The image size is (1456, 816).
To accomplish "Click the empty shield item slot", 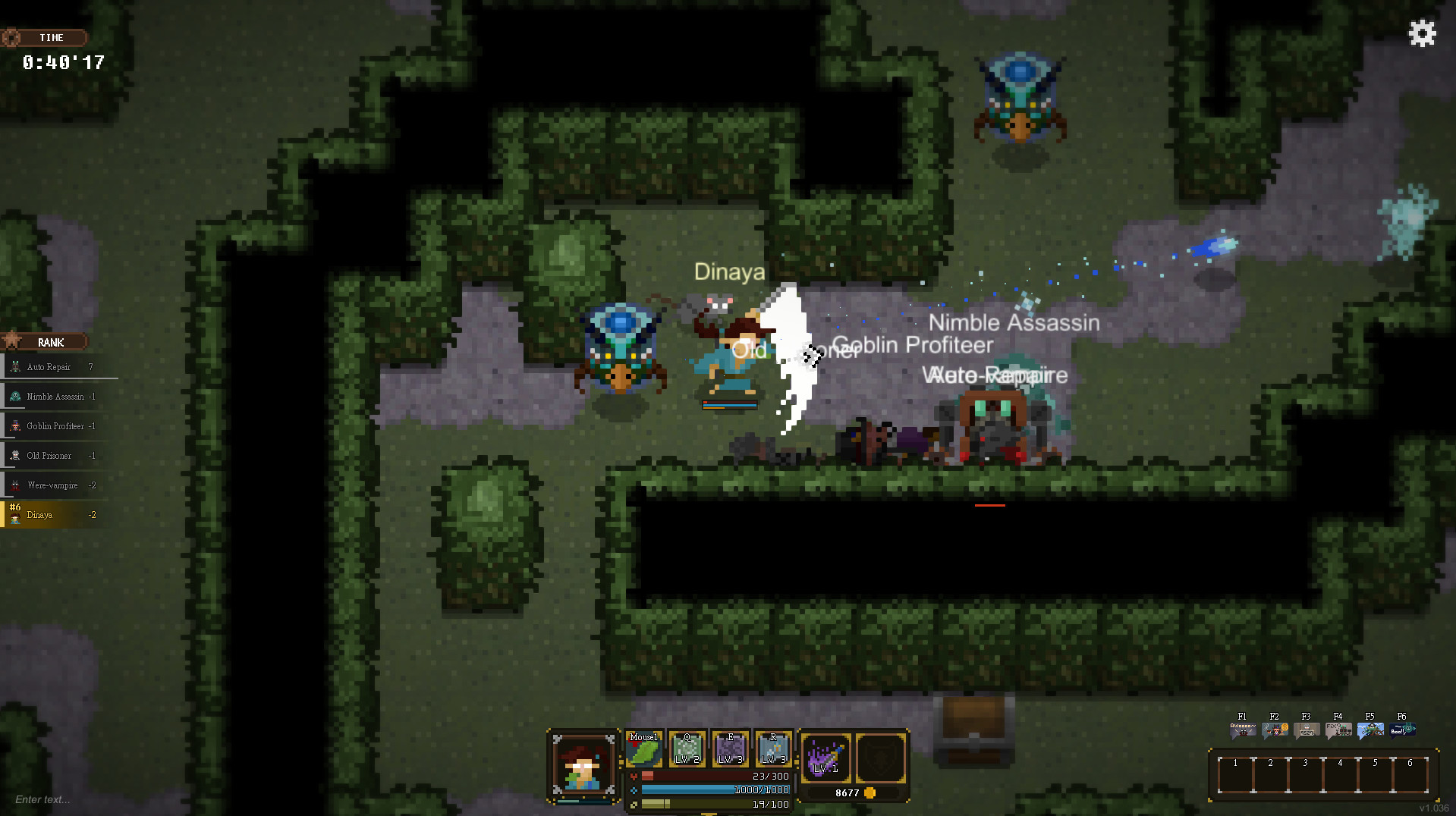I will pos(880,758).
